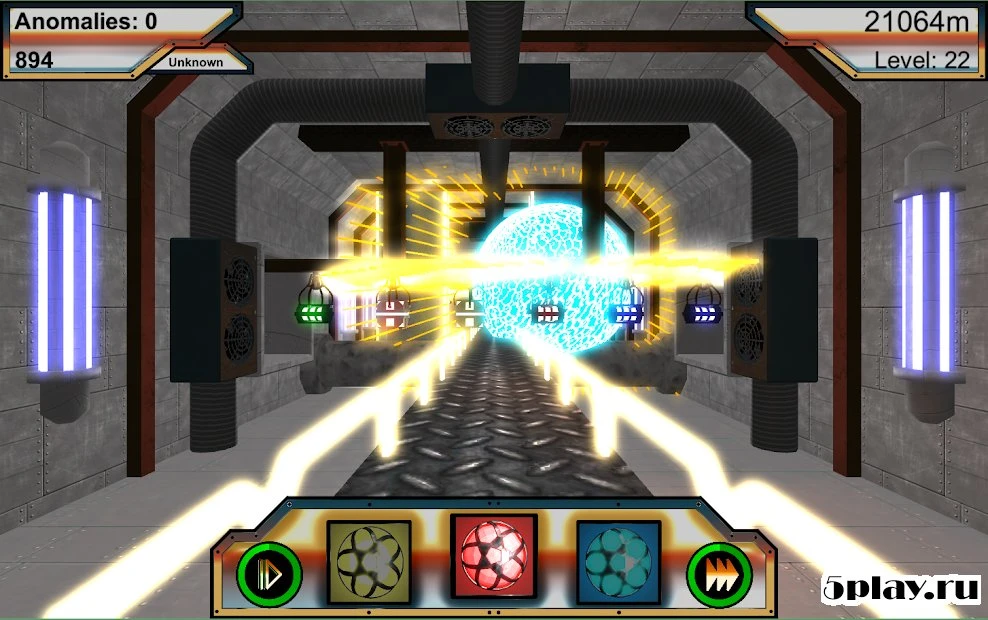Viewport: 988px width, 620px height.
Task: Activate the blue orb tile
Action: (618, 561)
